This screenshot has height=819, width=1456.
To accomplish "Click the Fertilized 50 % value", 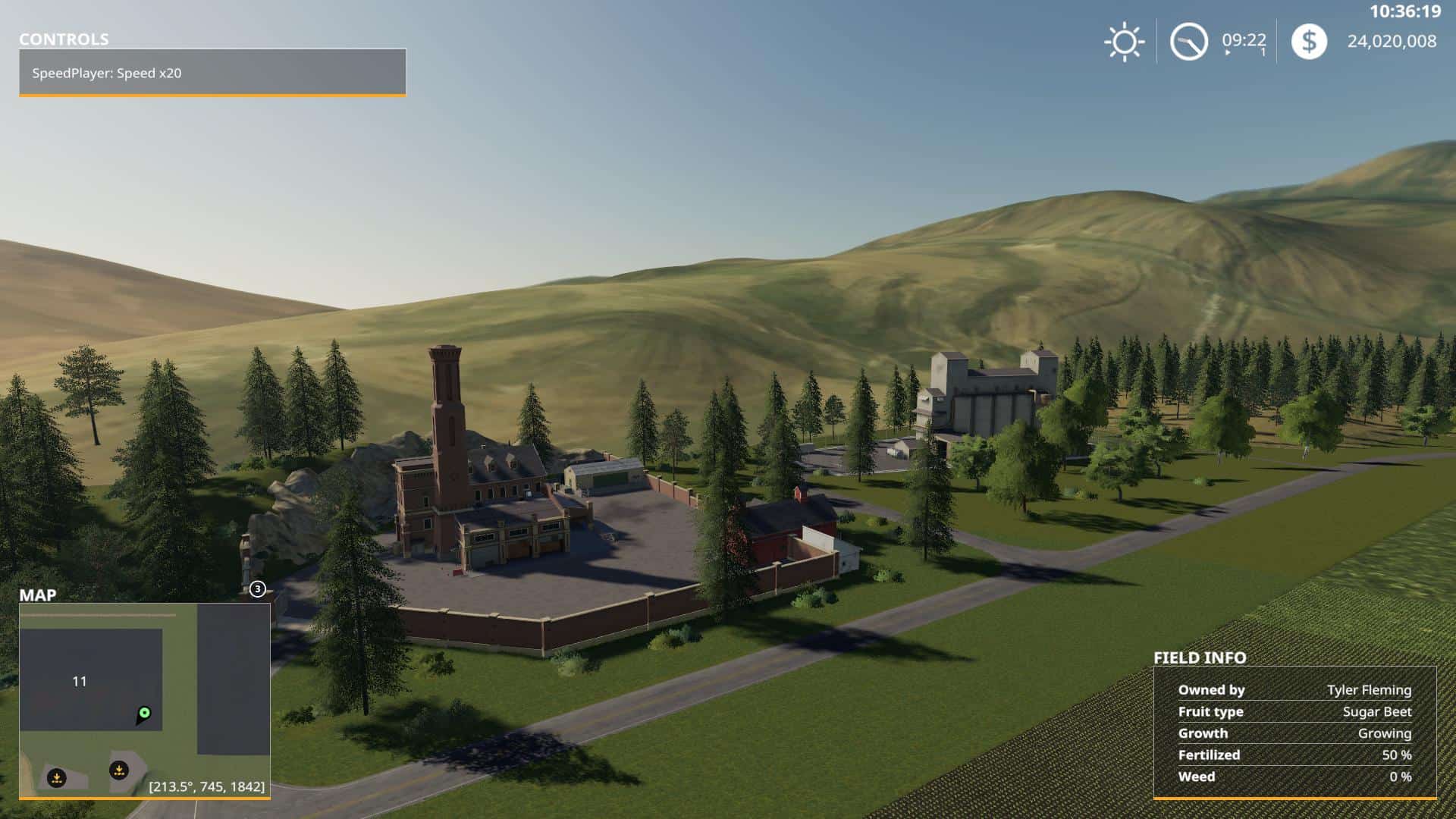I will 1398,755.
